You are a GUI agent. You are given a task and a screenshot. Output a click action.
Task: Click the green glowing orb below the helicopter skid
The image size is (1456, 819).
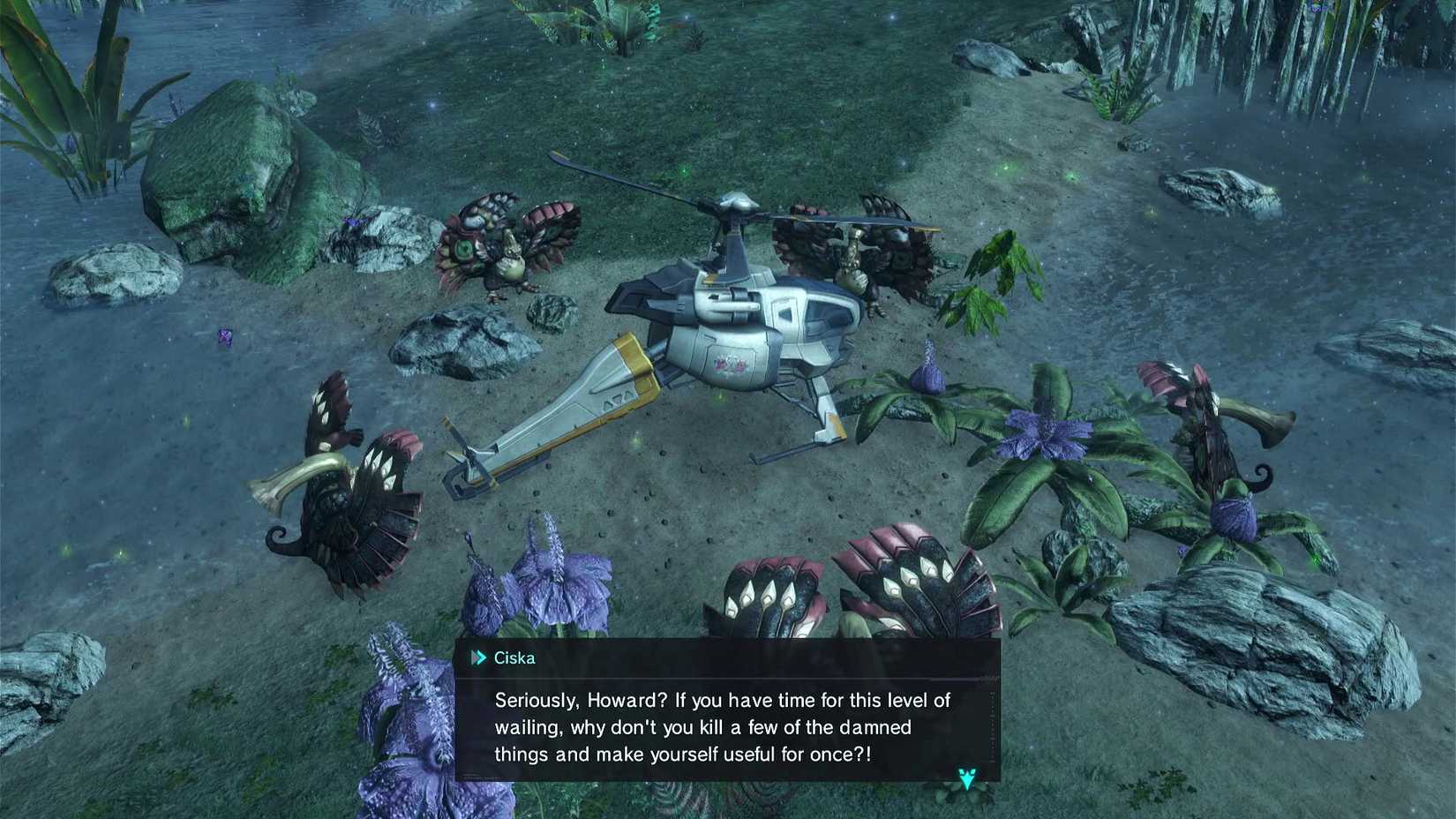tap(636, 441)
